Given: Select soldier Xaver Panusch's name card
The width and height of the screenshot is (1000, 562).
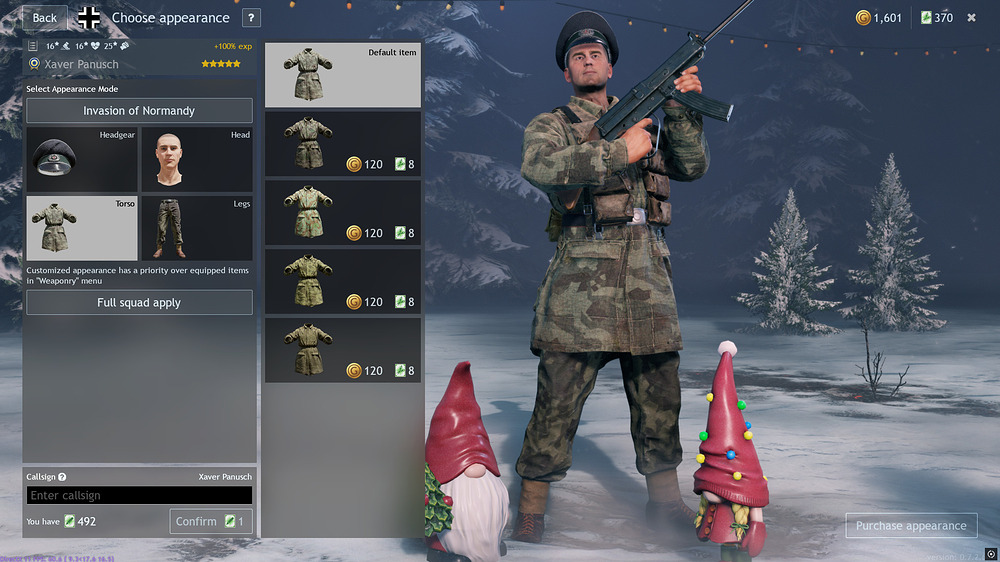Looking at the screenshot, I should 139,64.
